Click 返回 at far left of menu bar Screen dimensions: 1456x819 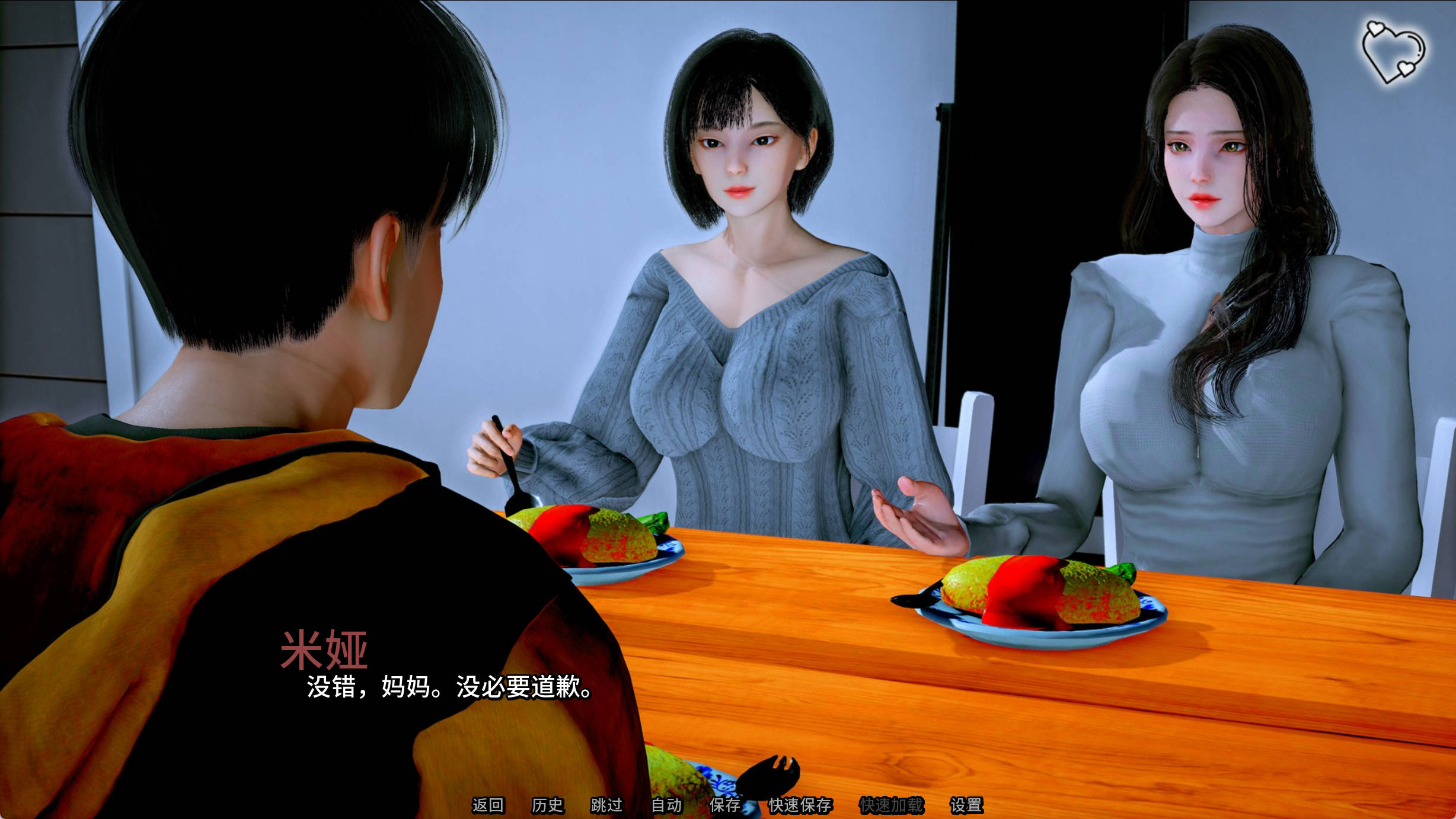coord(487,804)
